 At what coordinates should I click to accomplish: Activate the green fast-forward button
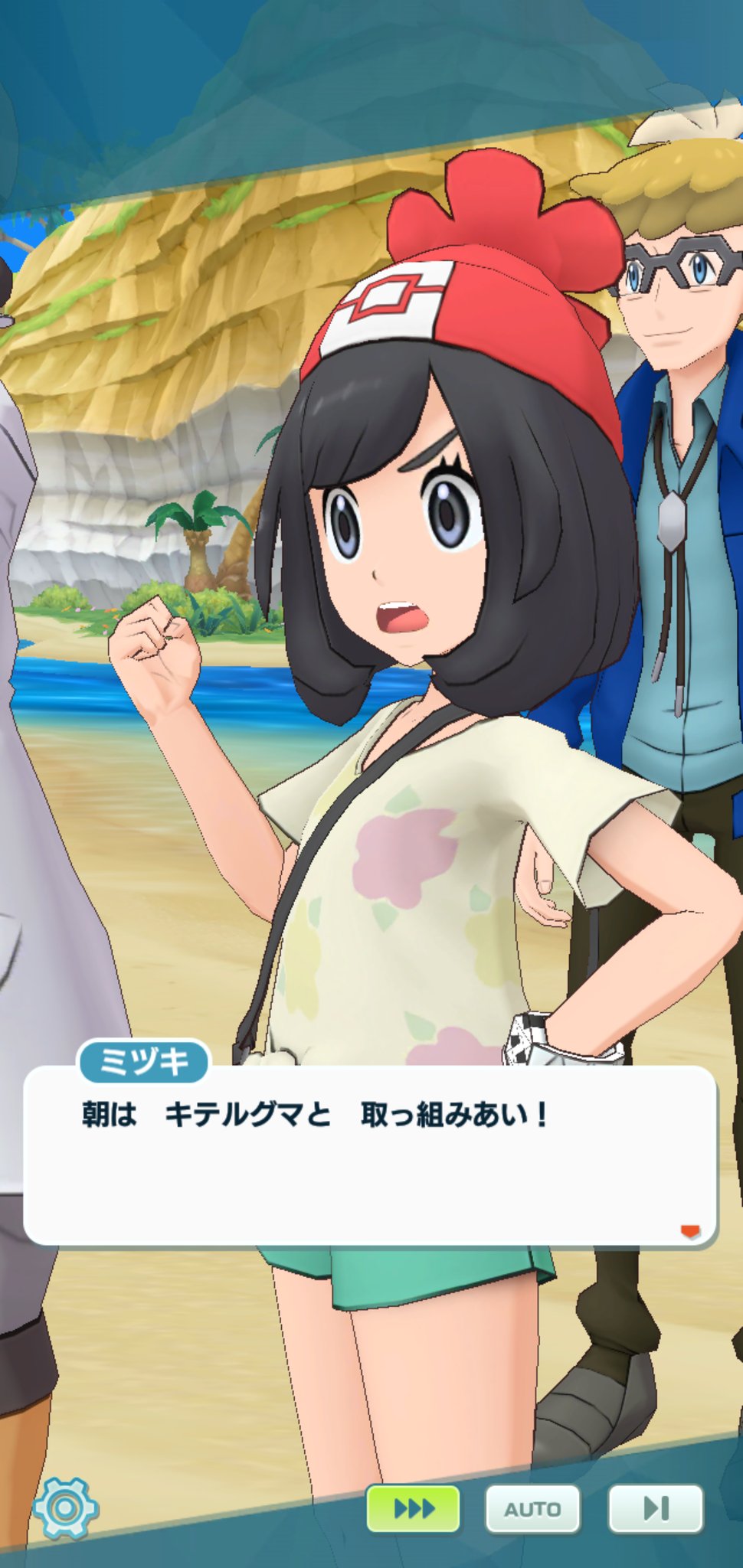click(x=413, y=1508)
